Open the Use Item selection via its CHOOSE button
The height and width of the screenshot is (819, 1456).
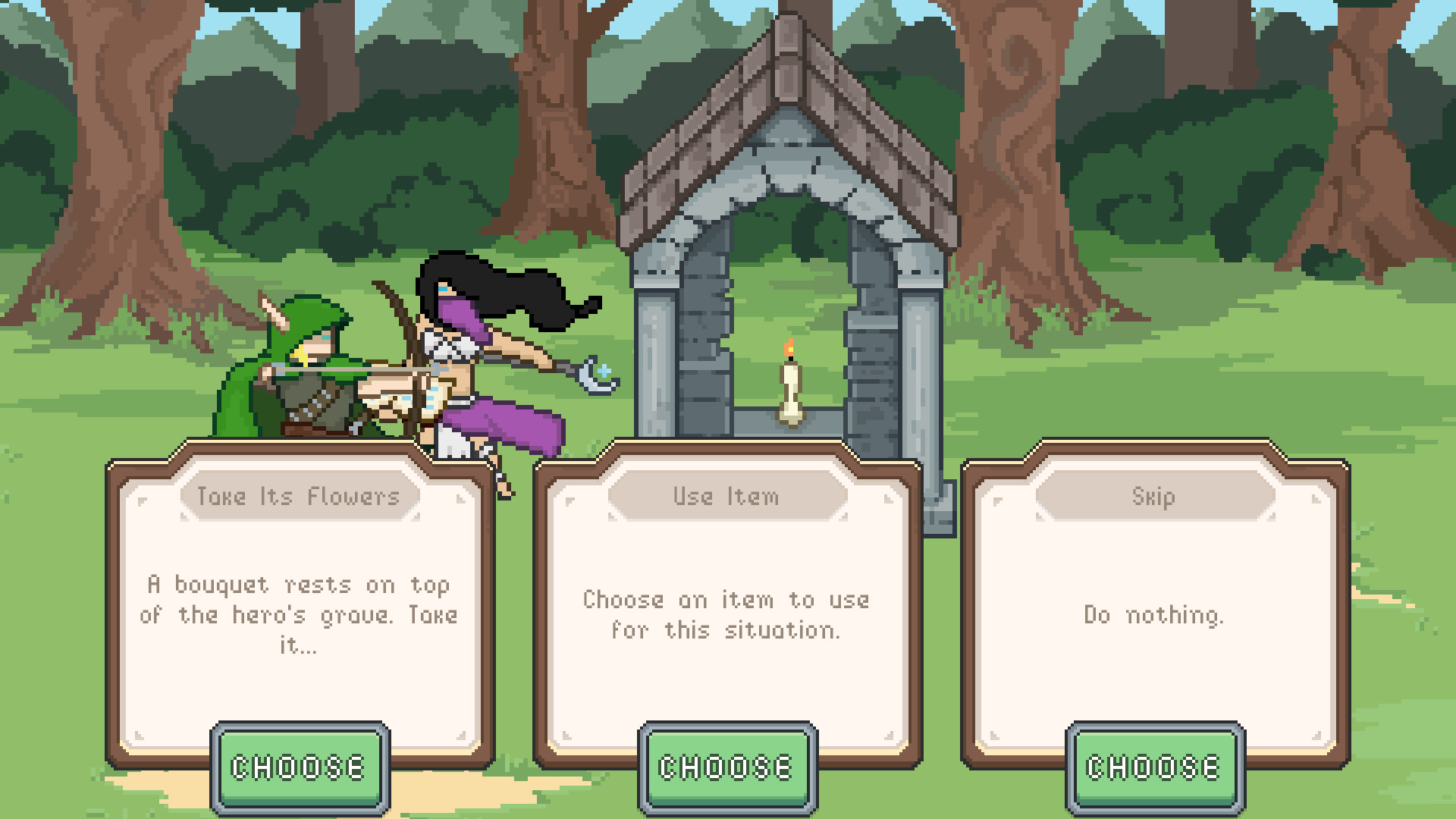[x=726, y=765]
